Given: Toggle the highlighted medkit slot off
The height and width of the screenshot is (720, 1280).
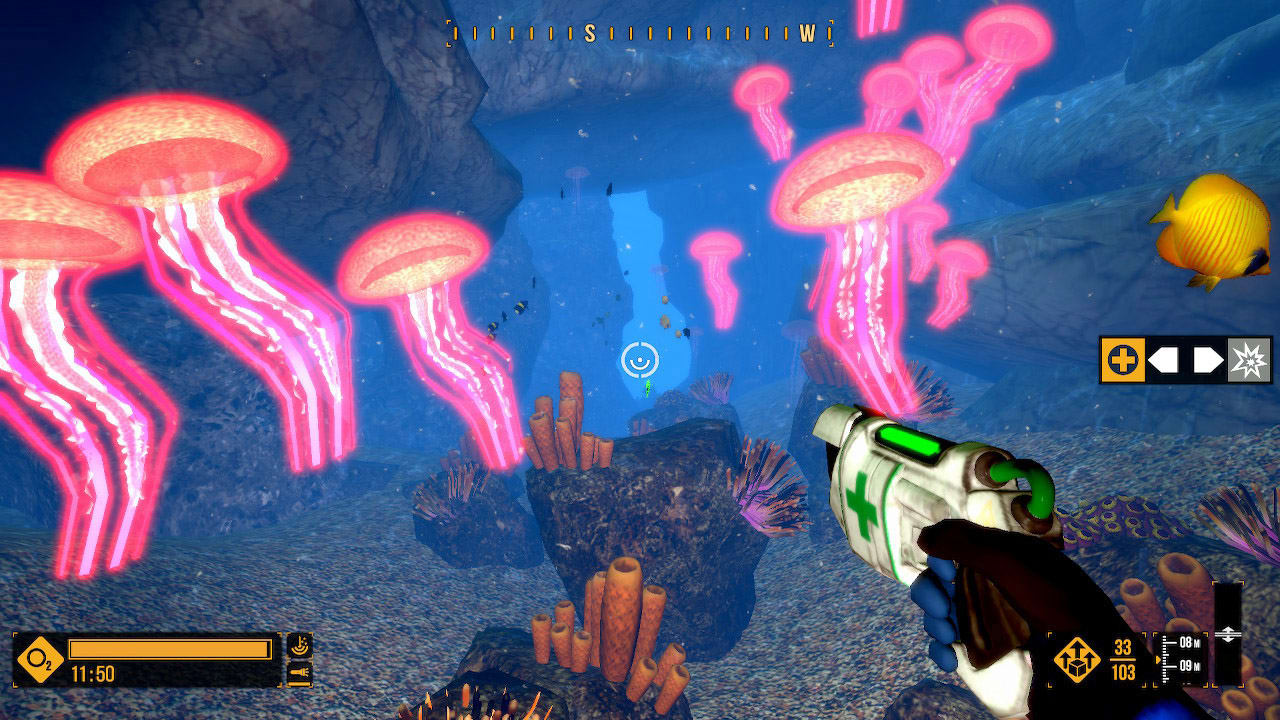Looking at the screenshot, I should pos(1123,360).
